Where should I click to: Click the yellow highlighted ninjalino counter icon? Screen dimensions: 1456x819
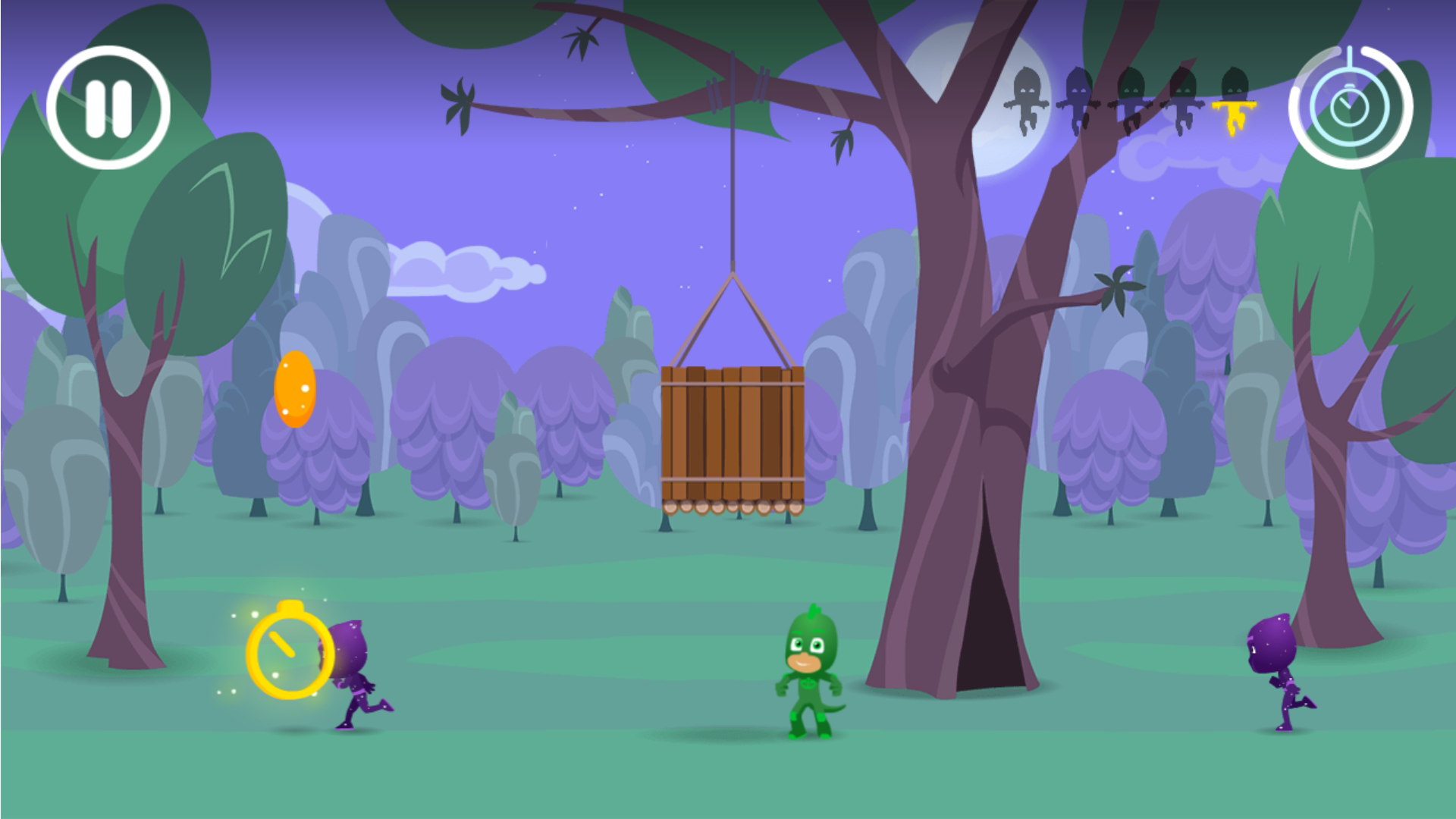1233,106
